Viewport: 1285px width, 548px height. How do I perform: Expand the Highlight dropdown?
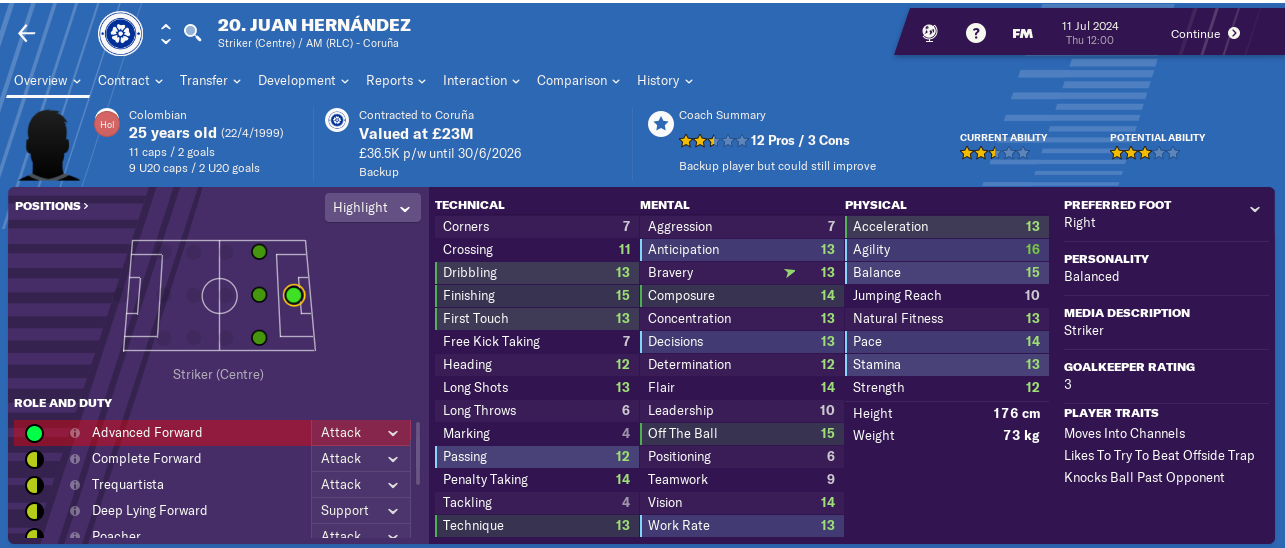[372, 208]
